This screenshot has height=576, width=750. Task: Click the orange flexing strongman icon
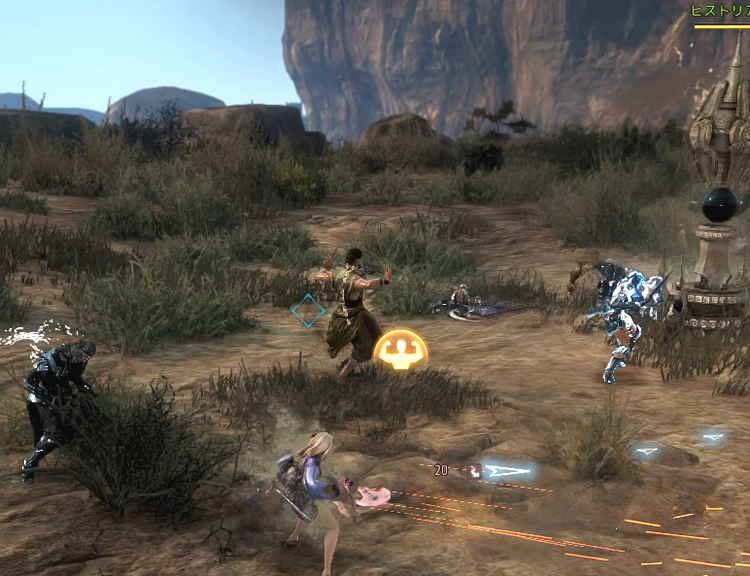pyautogui.click(x=401, y=350)
